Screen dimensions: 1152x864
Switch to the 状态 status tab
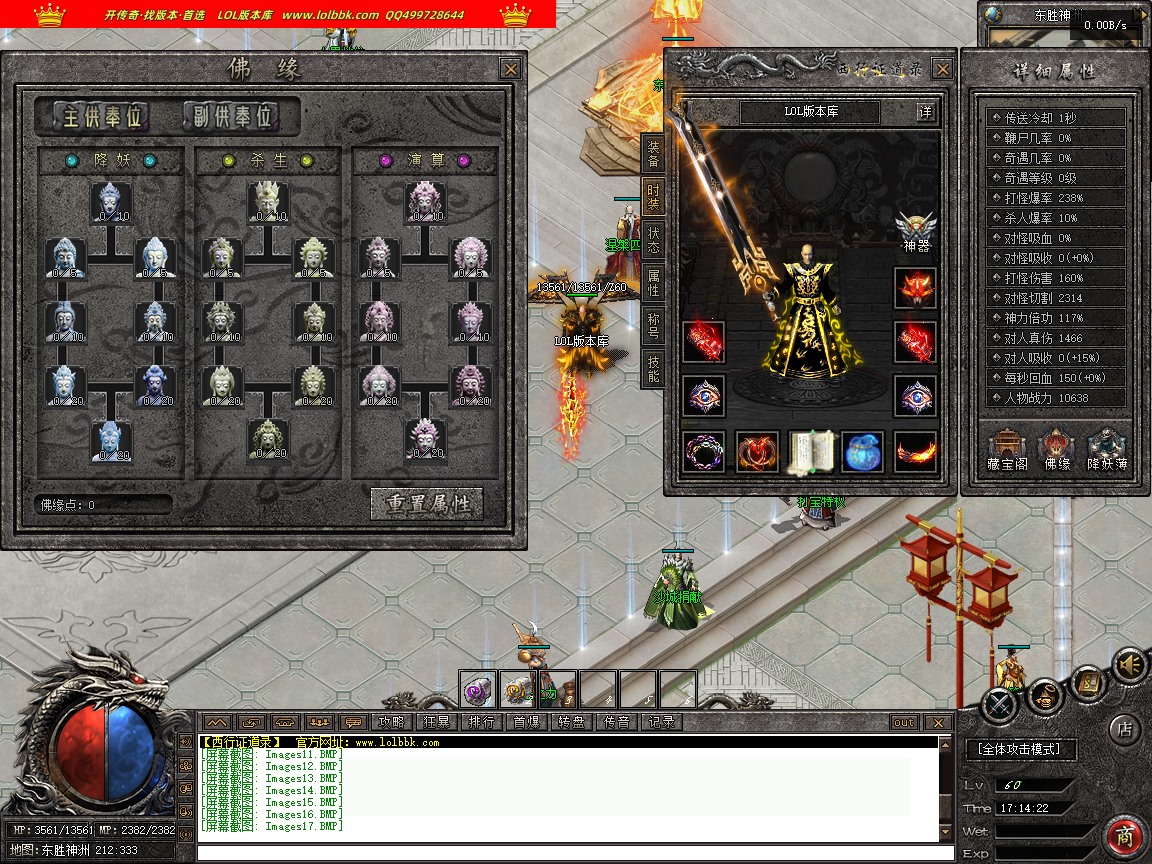pos(653,240)
